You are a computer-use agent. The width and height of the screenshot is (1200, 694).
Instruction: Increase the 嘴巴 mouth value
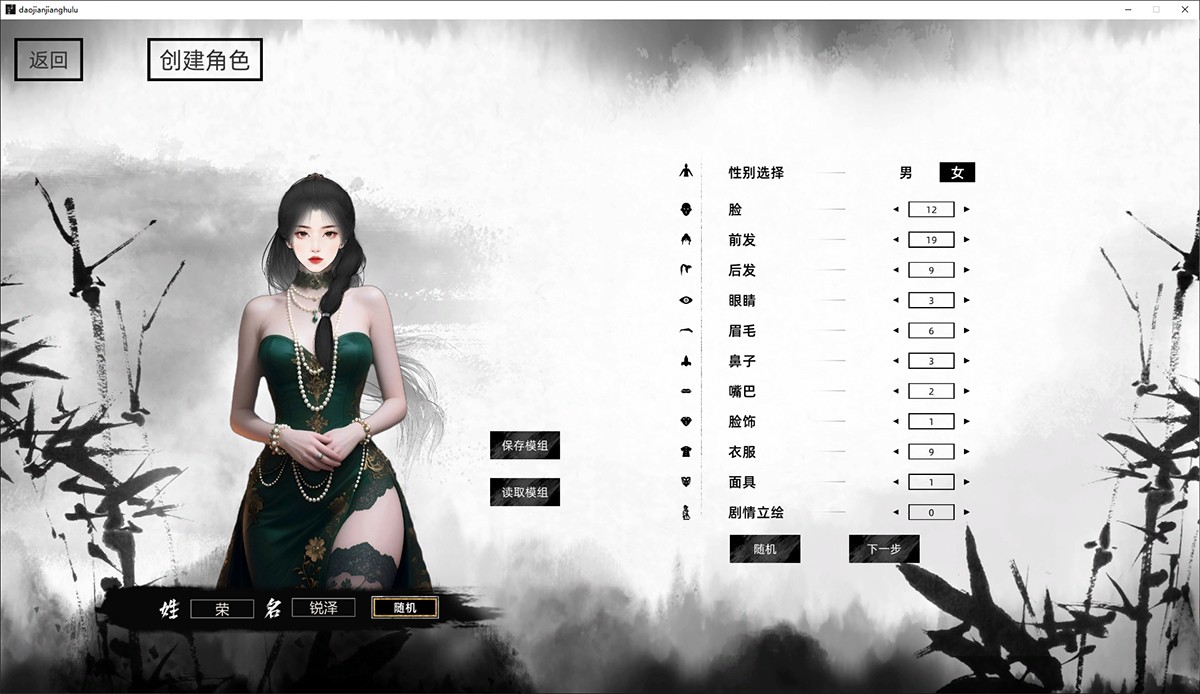click(966, 391)
